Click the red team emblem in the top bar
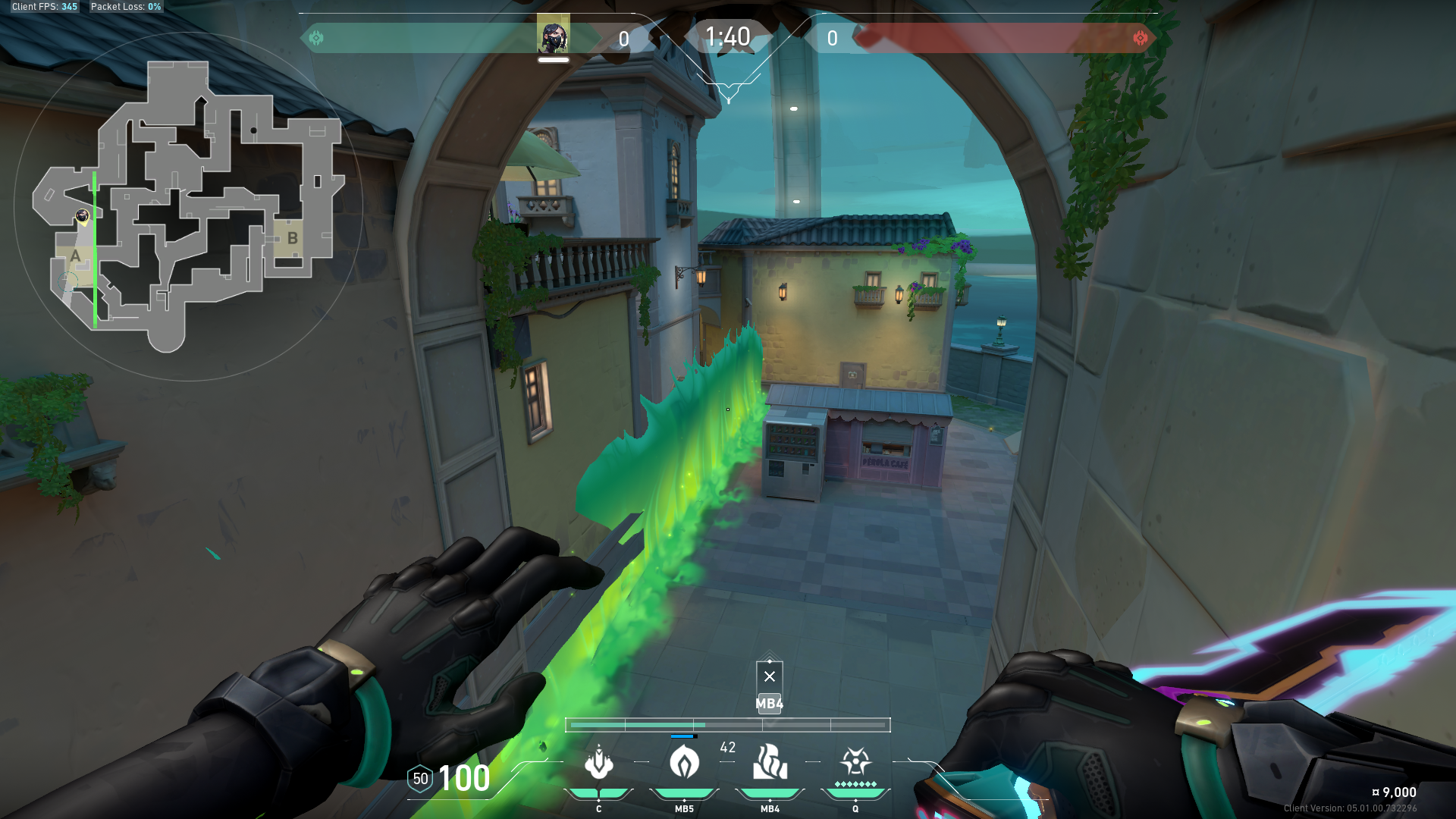This screenshot has height=819, width=1456. pyautogui.click(x=1140, y=38)
